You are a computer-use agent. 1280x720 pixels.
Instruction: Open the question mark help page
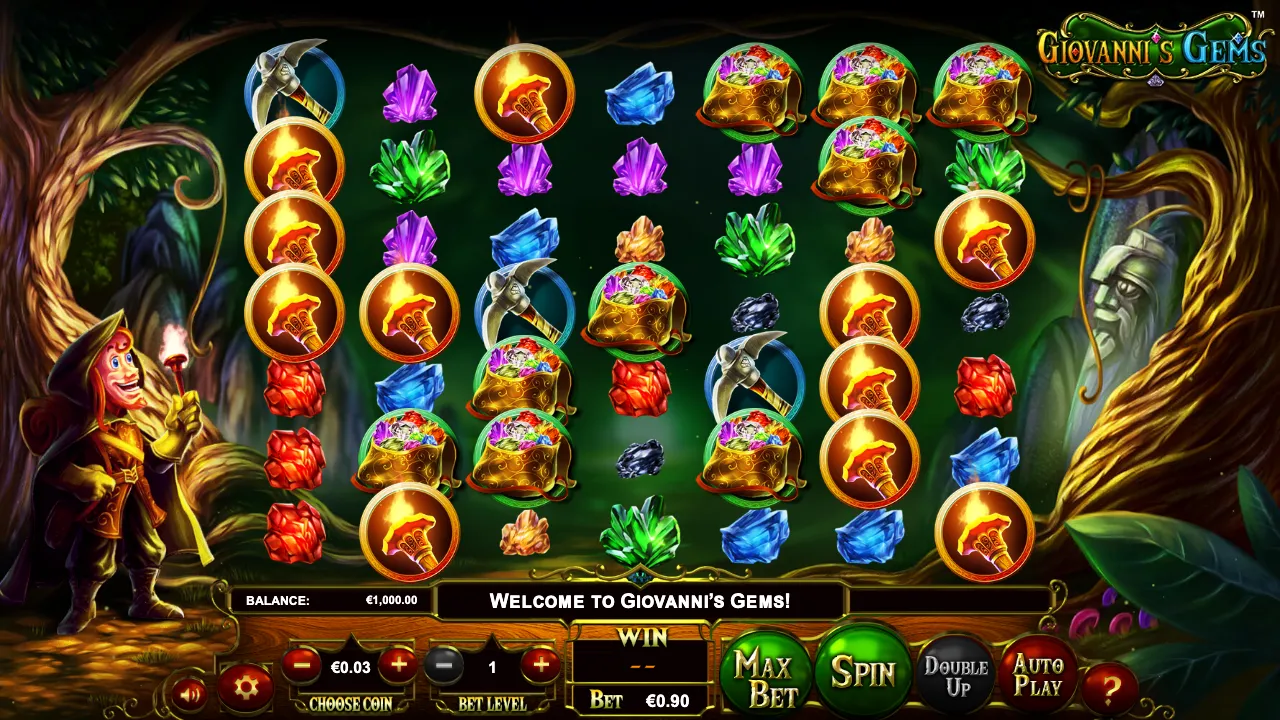pos(1109,688)
